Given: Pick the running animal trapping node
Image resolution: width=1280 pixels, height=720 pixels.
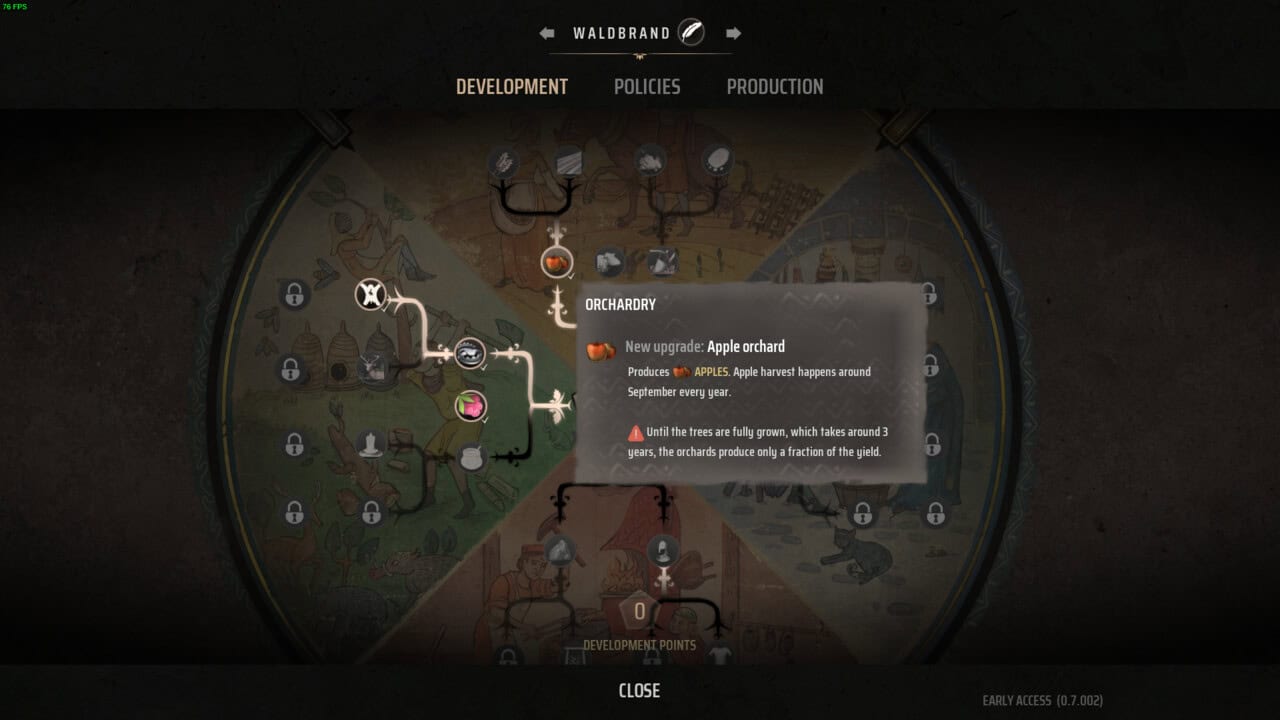Looking at the screenshot, I should pyautogui.click(x=470, y=352).
